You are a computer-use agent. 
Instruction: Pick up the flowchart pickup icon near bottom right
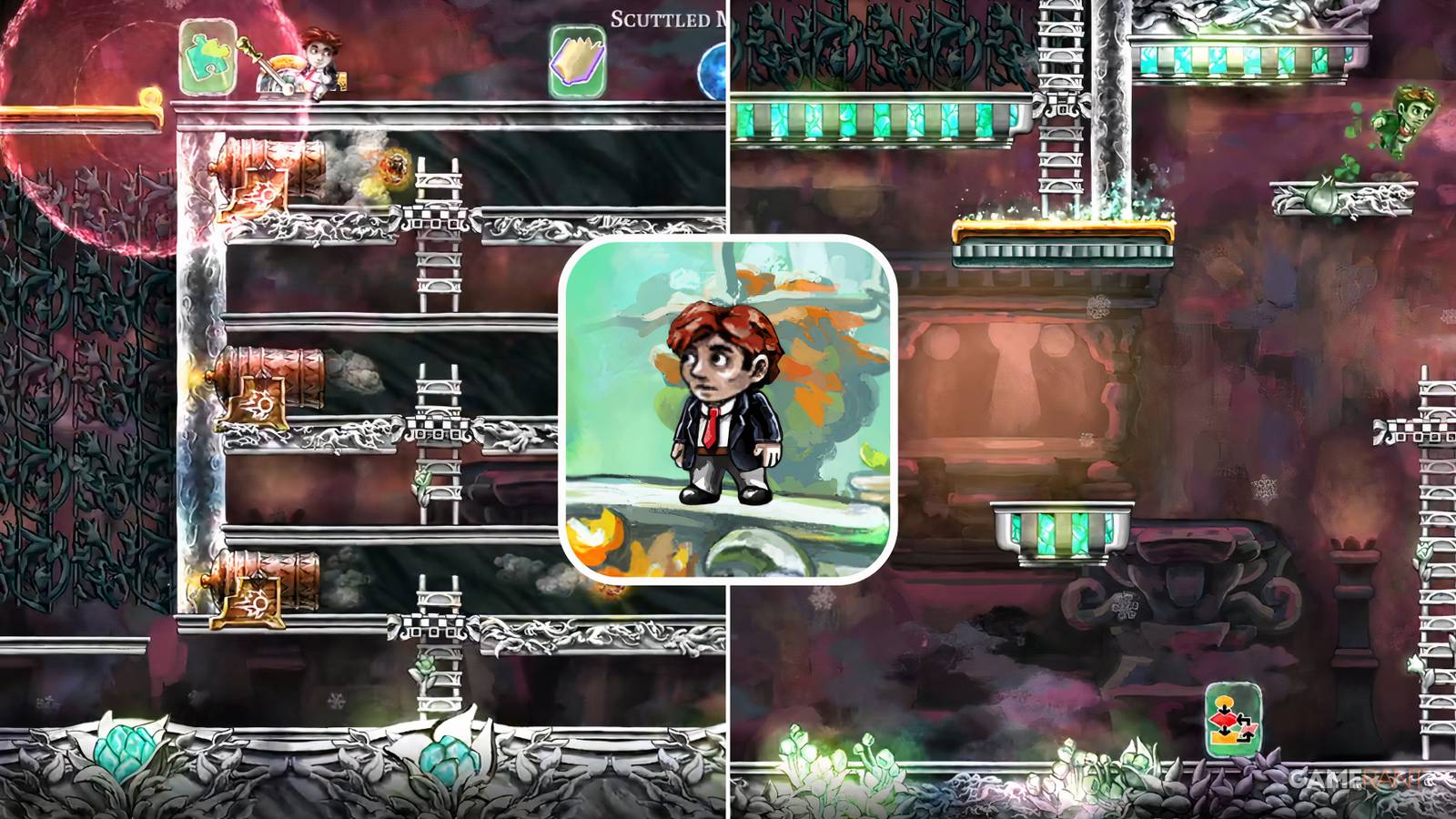pyautogui.click(x=1233, y=719)
